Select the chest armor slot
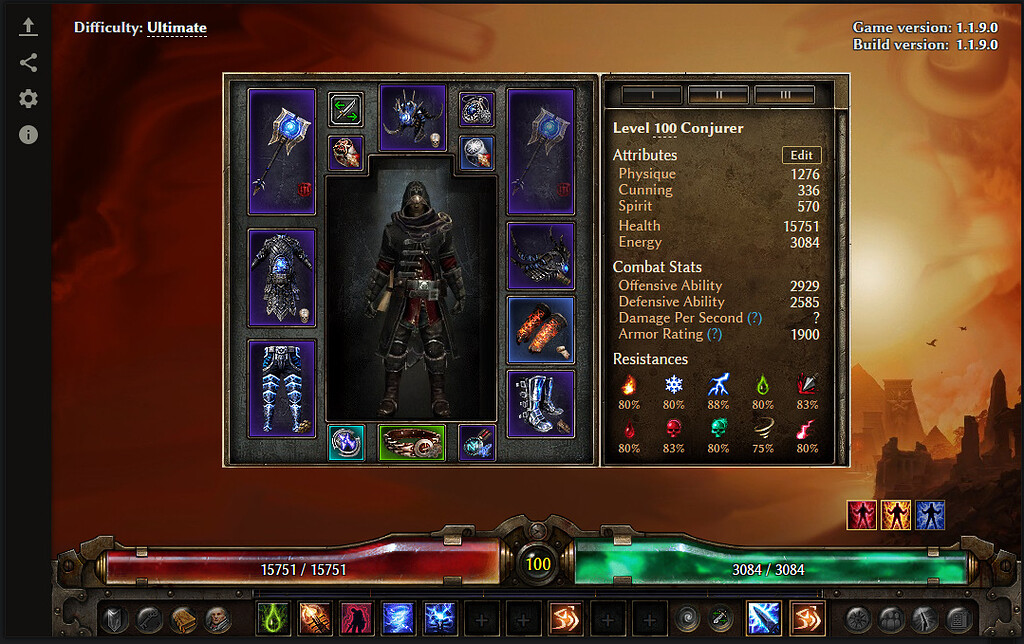The height and width of the screenshot is (644, 1024). pyautogui.click(x=281, y=277)
